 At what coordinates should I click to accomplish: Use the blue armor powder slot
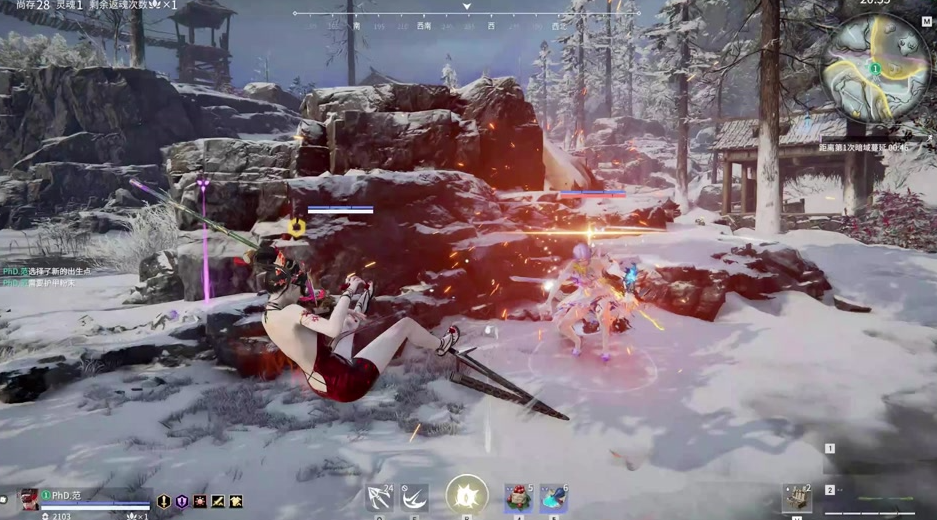click(x=554, y=497)
